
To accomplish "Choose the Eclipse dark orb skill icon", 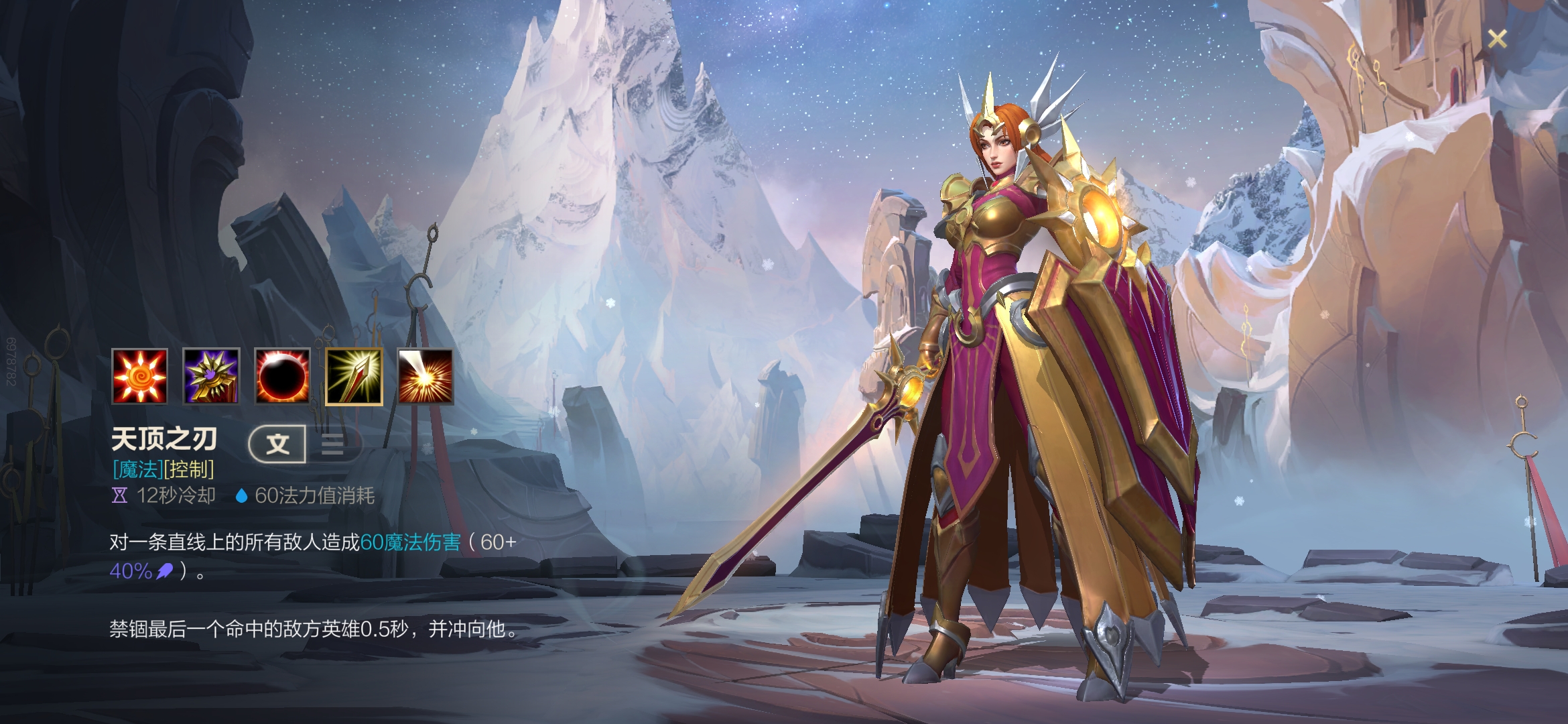I will (x=282, y=377).
